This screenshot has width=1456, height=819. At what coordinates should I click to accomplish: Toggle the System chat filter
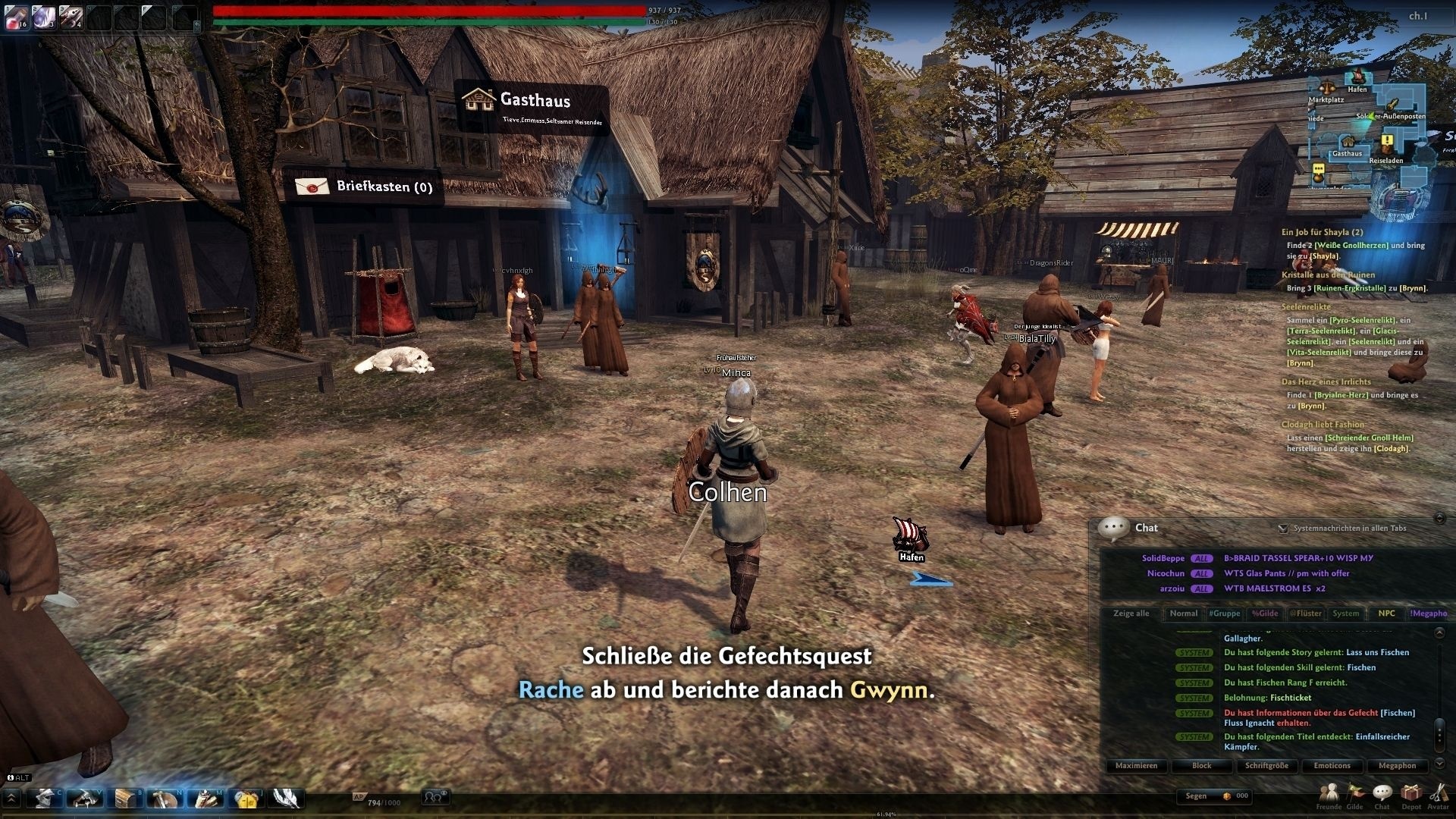[1346, 613]
